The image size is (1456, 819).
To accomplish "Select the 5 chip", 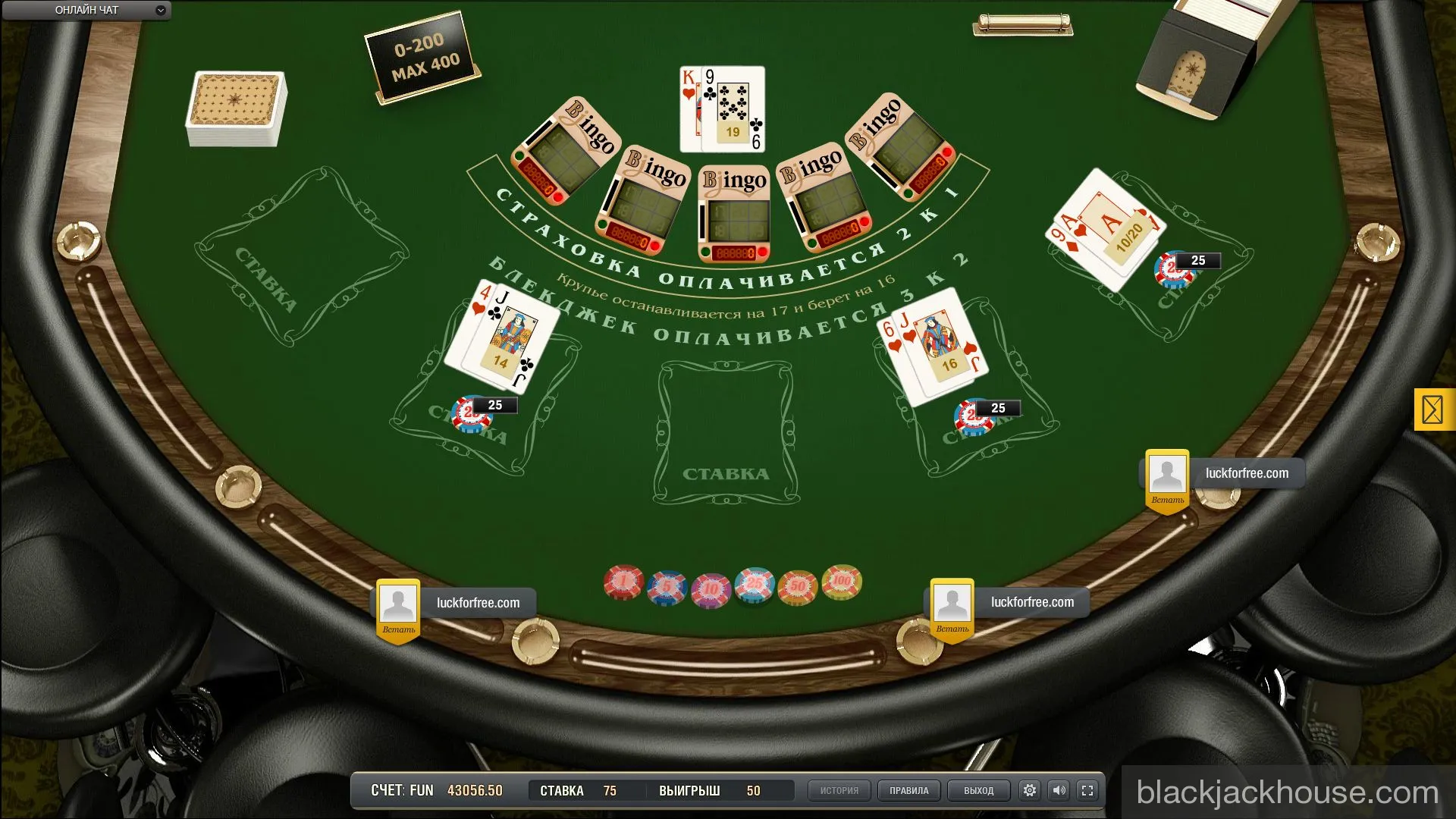I will (667, 584).
